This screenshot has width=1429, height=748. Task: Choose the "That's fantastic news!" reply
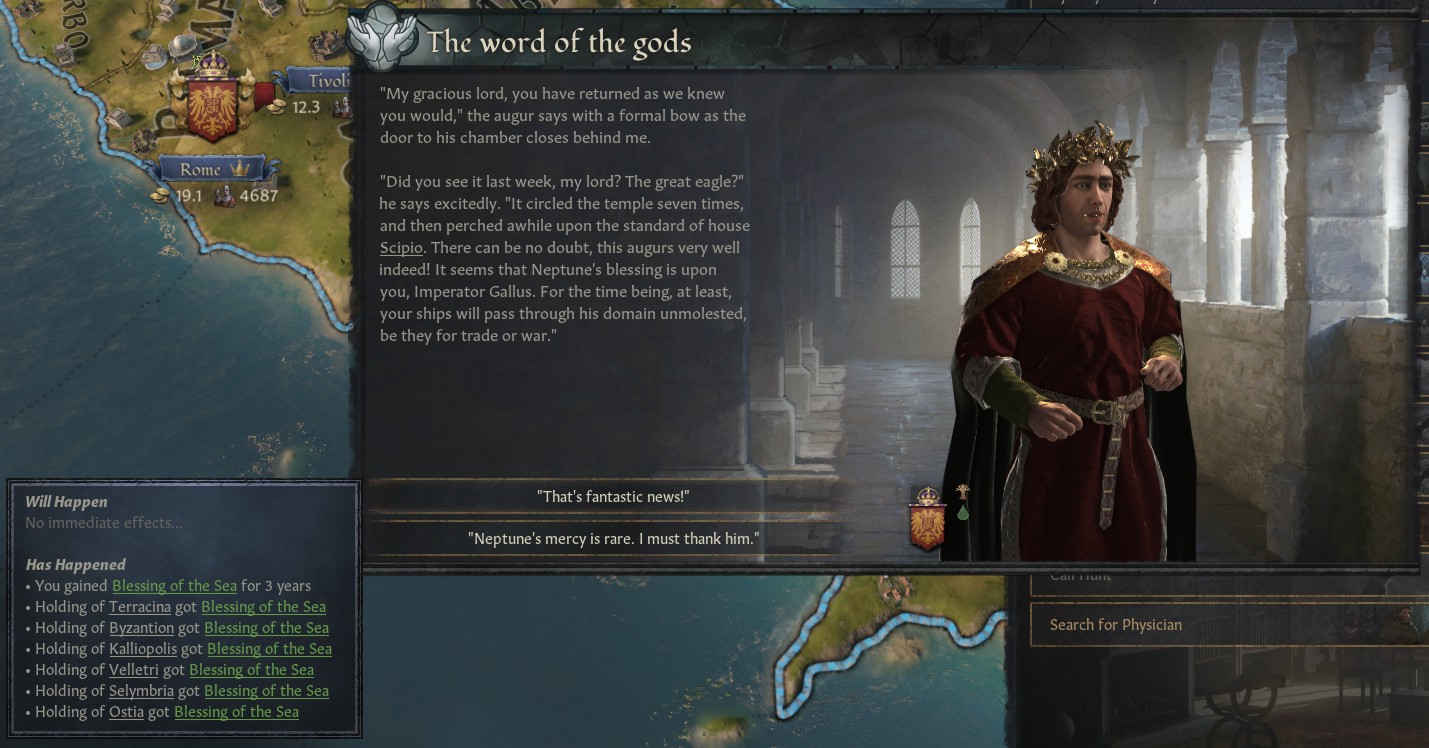(x=612, y=497)
